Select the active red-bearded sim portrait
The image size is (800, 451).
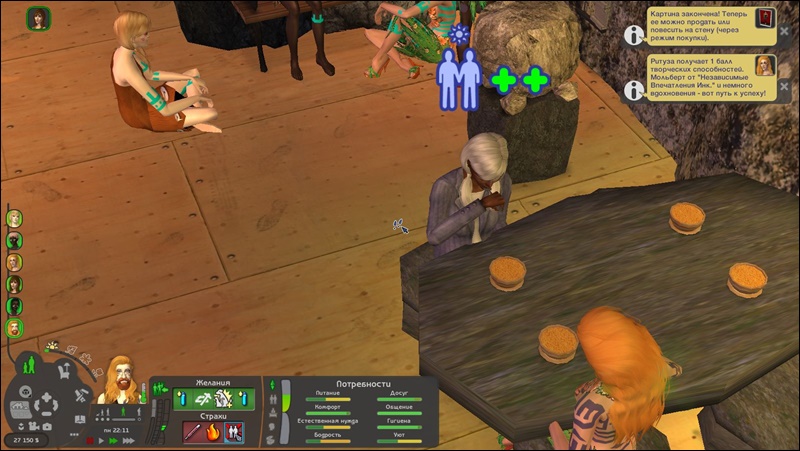tap(121, 381)
